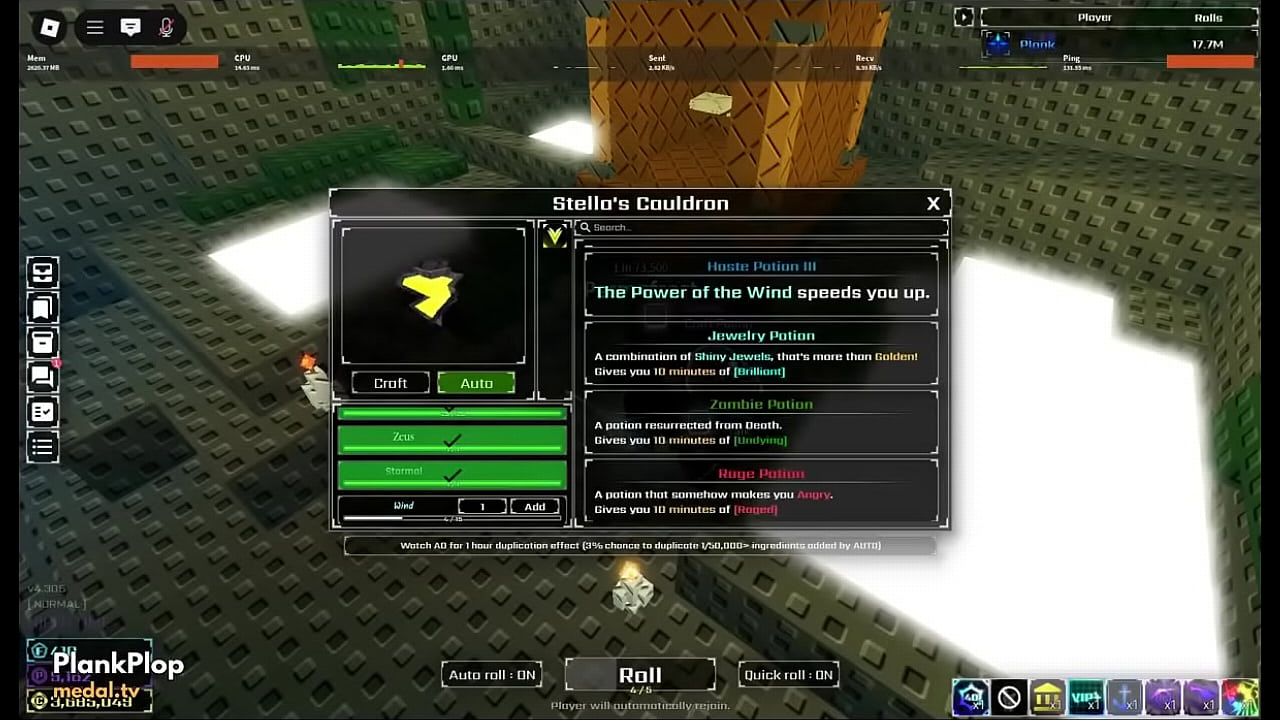The width and height of the screenshot is (1280, 720).
Task: Focus the Wind quantity input box
Action: pos(482,507)
